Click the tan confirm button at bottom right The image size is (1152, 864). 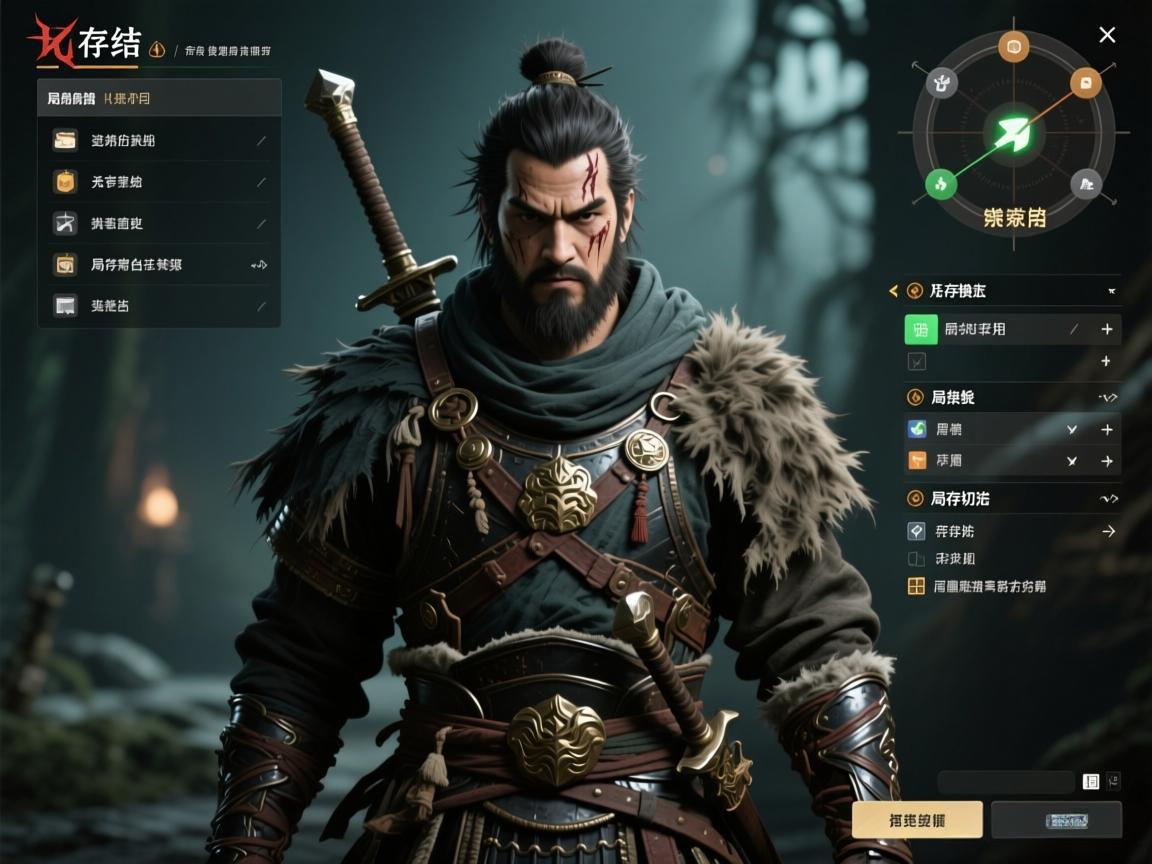tap(917, 820)
